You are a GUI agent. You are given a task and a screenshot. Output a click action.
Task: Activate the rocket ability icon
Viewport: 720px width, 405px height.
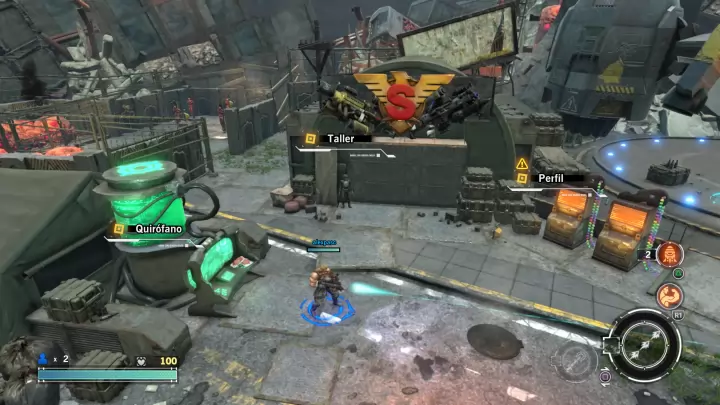(669, 254)
